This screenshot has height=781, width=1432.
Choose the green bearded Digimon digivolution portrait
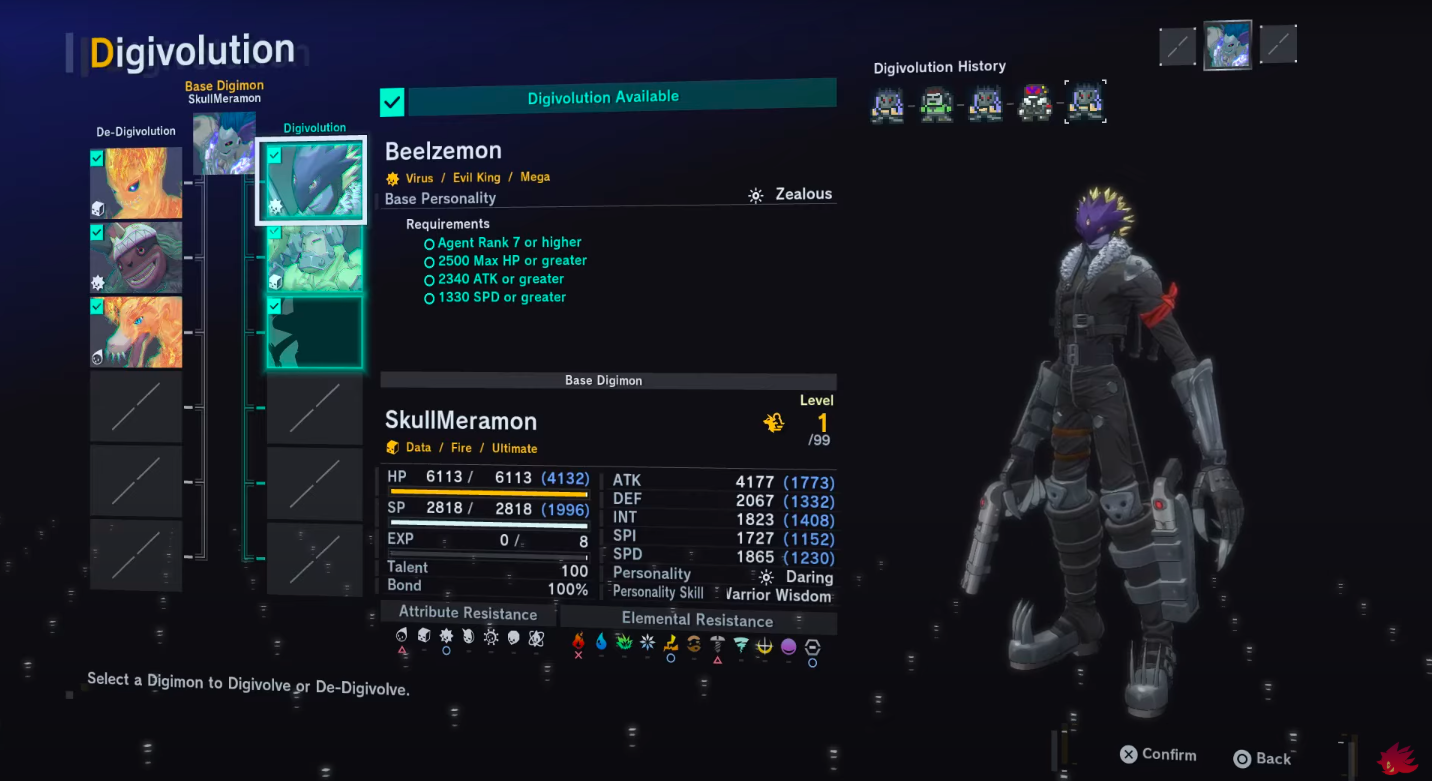click(314, 257)
